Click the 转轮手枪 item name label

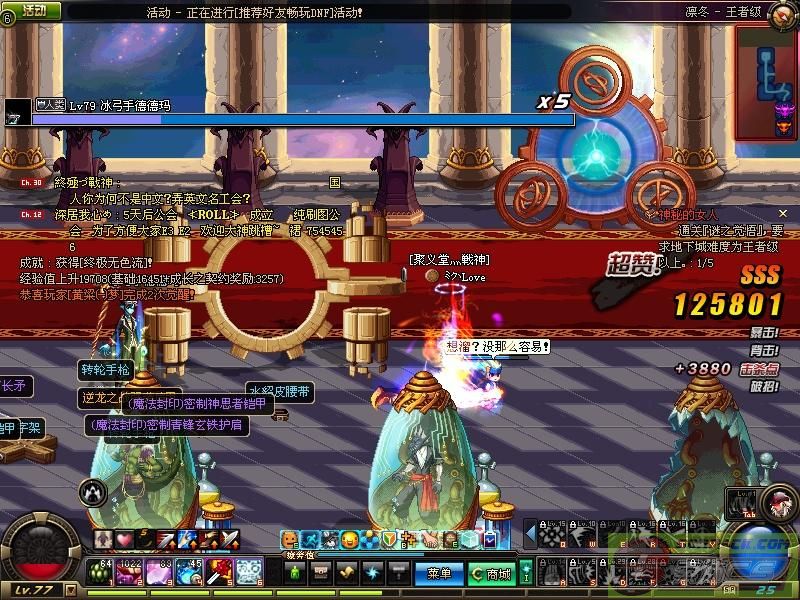[105, 369]
